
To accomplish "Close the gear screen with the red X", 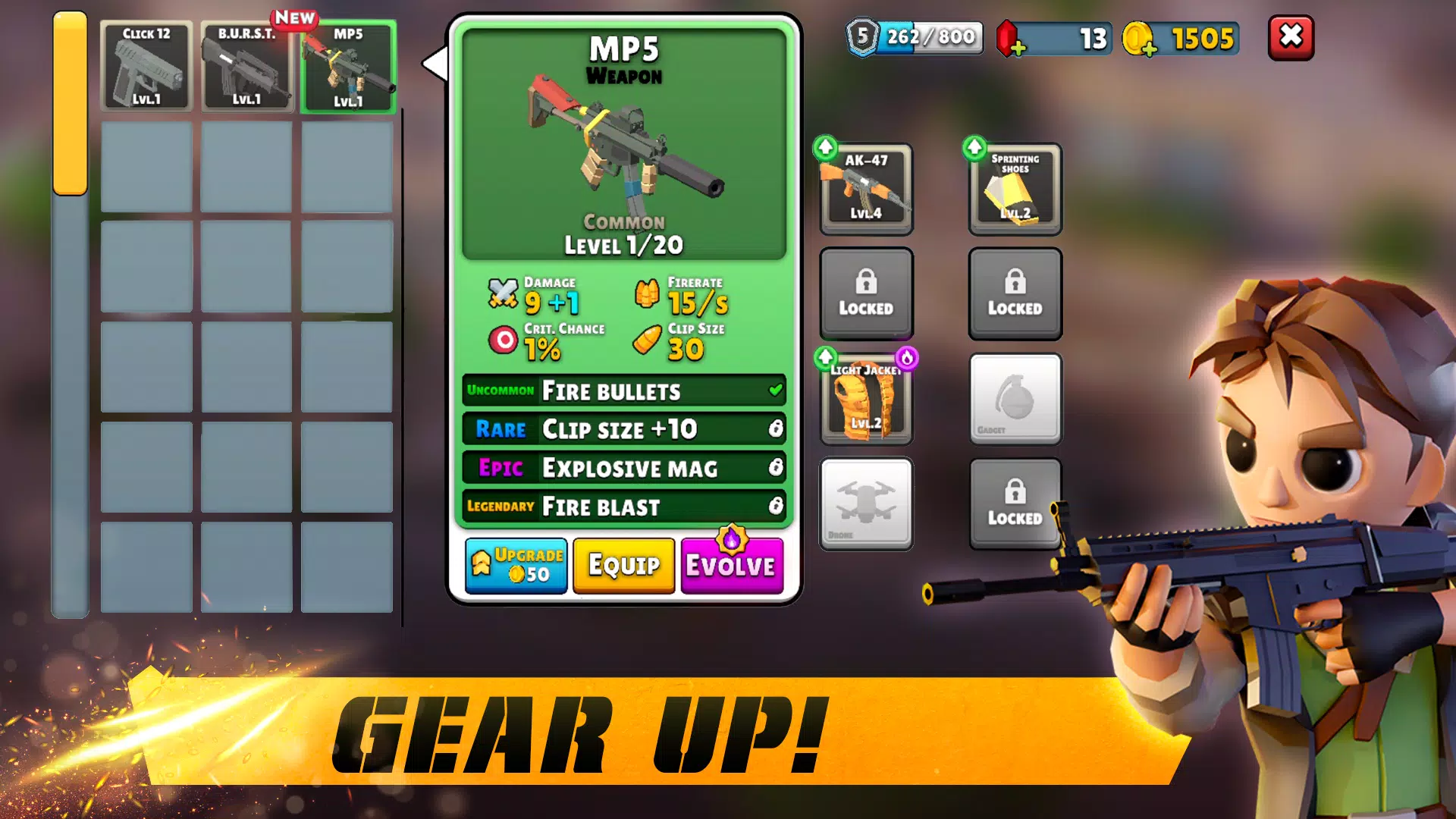I will [1291, 37].
